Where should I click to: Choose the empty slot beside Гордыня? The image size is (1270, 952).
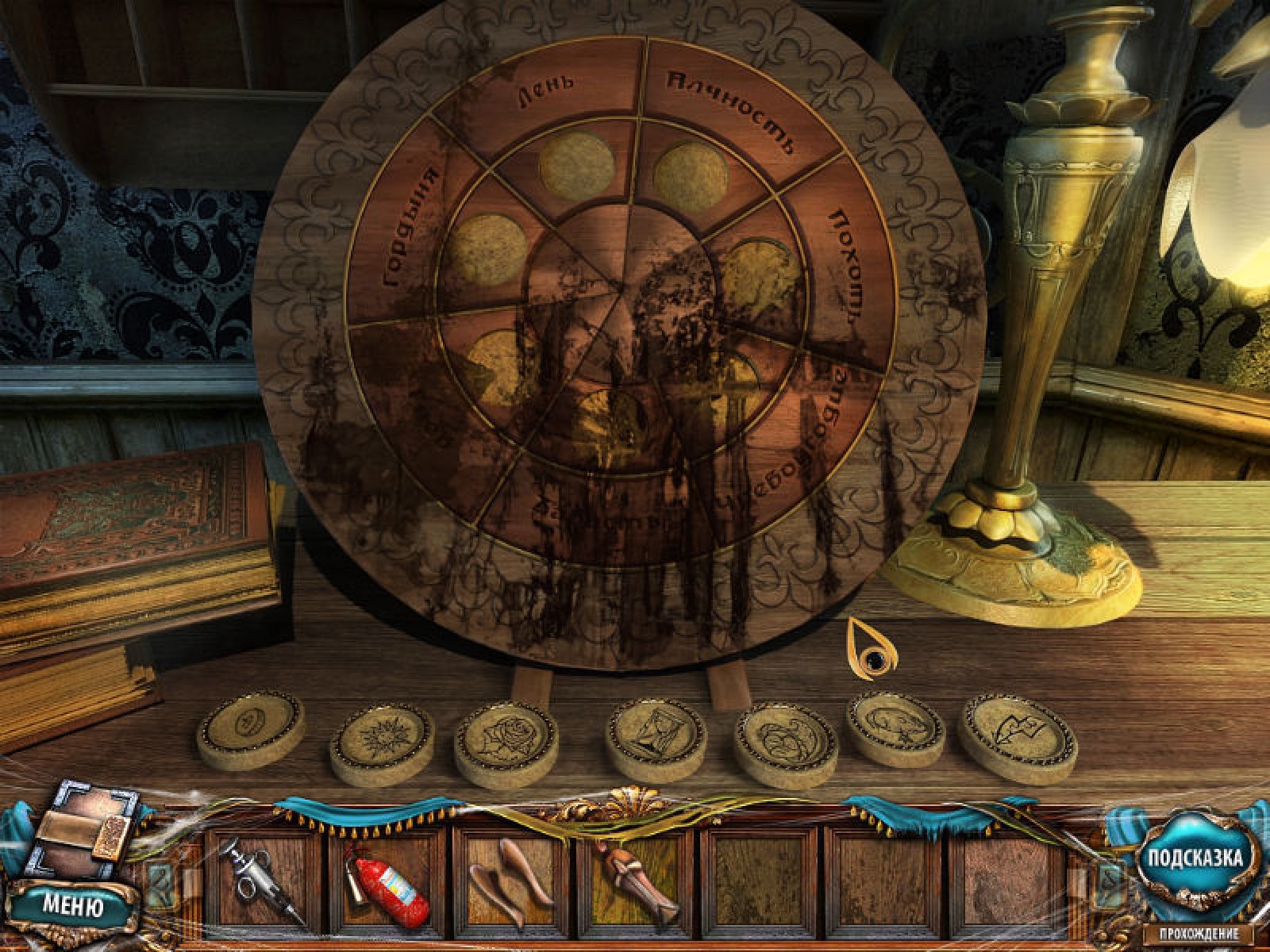point(488,250)
